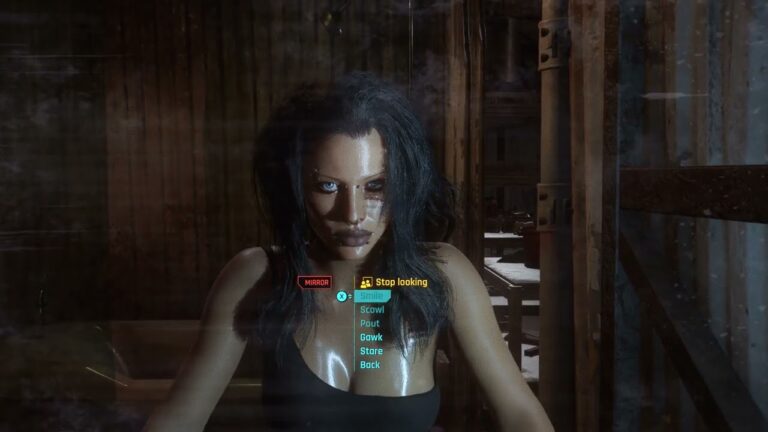
Task: Select the Smile expression
Action: pos(373,296)
